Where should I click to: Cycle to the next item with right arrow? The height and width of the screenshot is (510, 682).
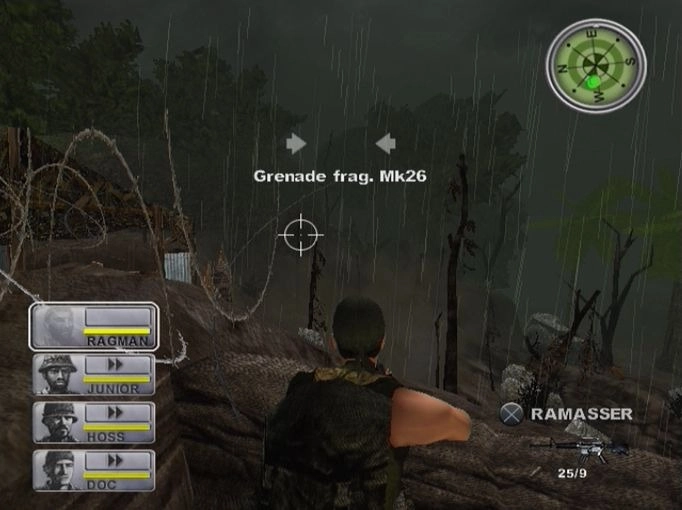coord(296,143)
